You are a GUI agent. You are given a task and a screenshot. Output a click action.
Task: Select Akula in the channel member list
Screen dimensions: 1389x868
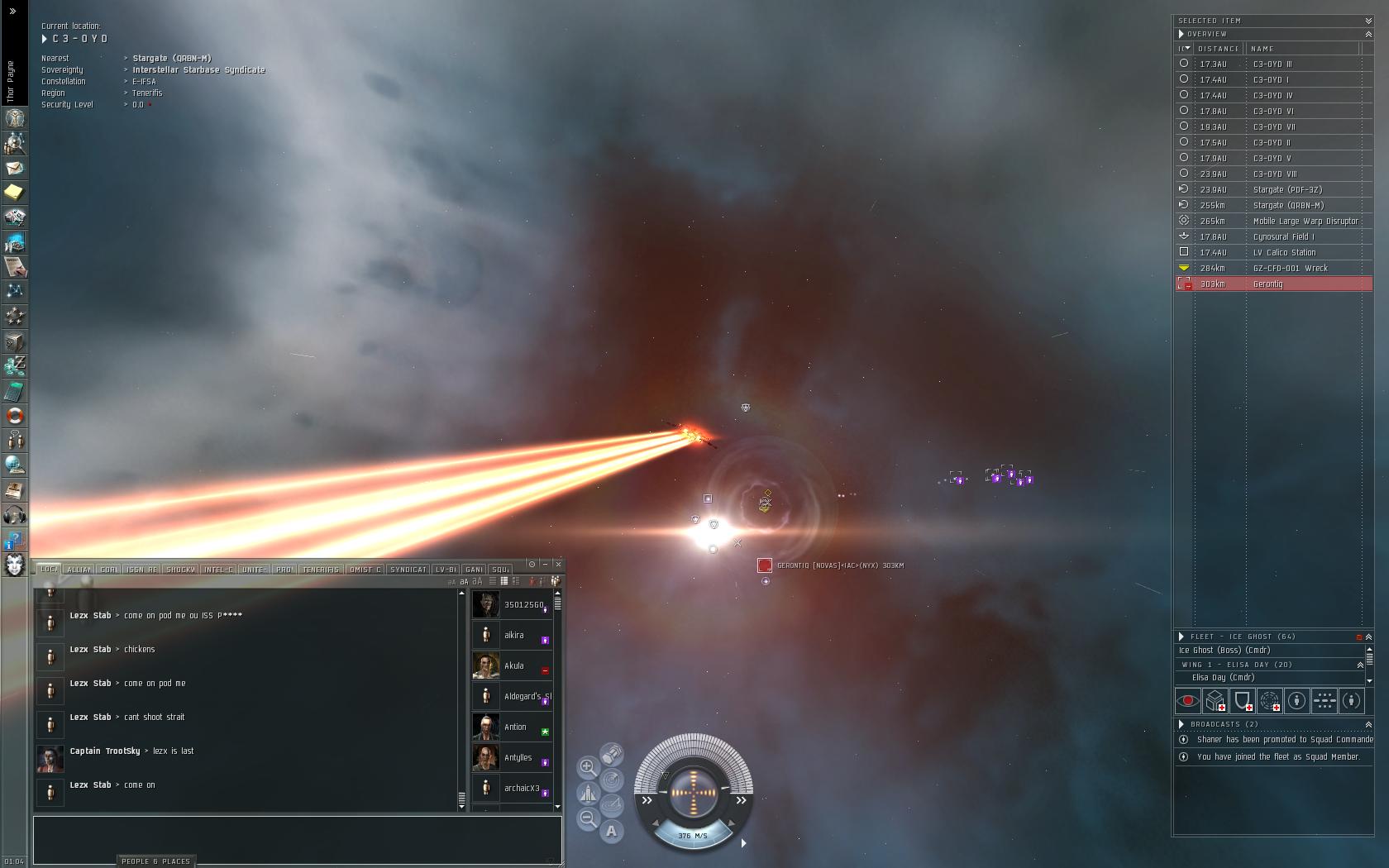tap(513, 666)
